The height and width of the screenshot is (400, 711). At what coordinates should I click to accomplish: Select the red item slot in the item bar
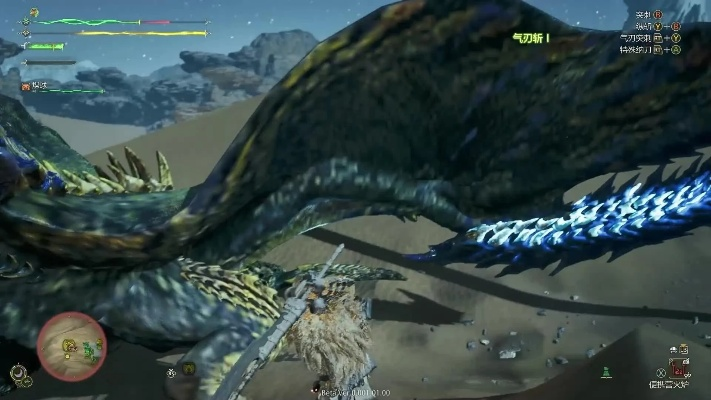tap(681, 369)
